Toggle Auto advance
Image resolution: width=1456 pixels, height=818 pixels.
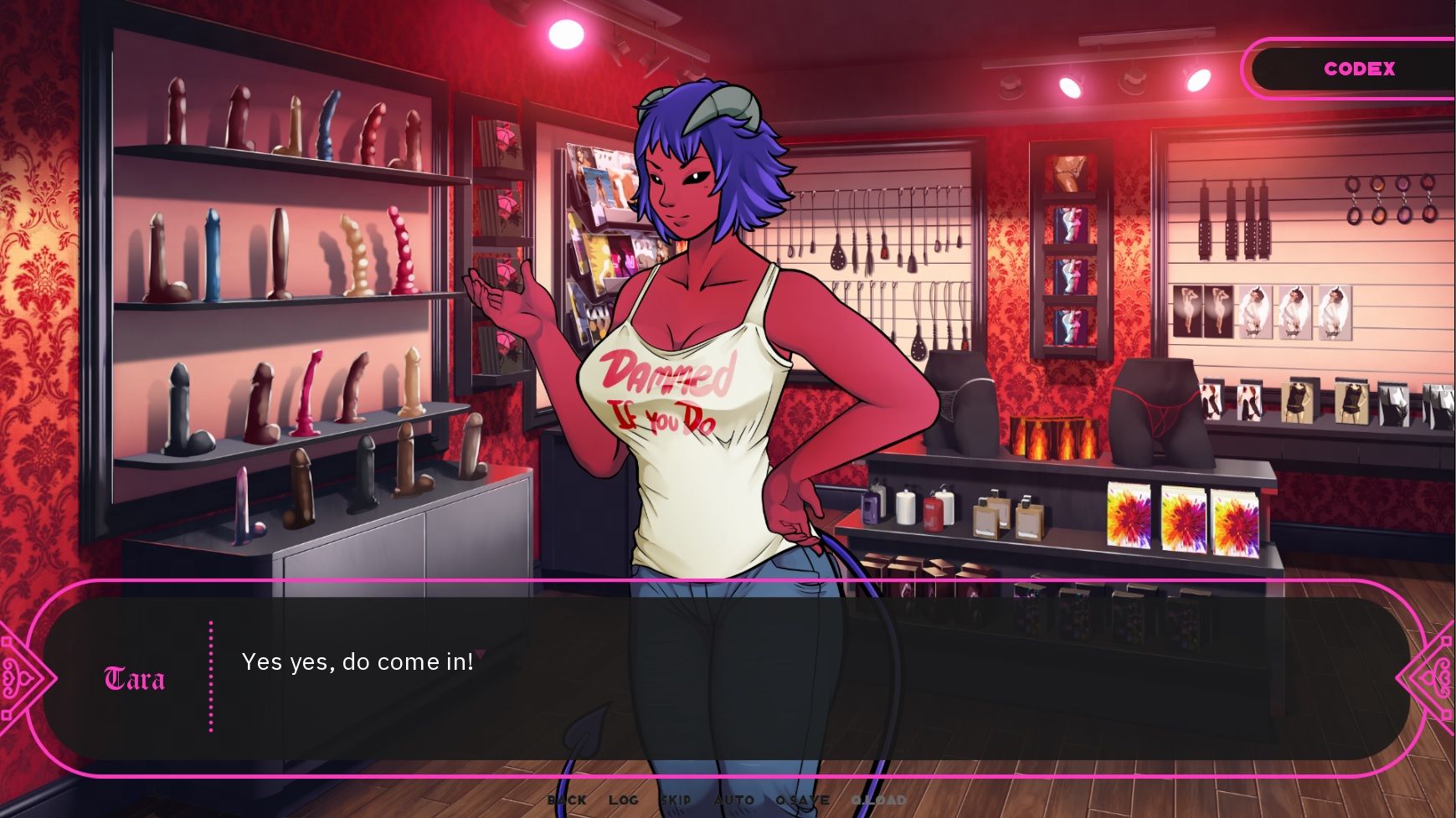pyautogui.click(x=734, y=800)
